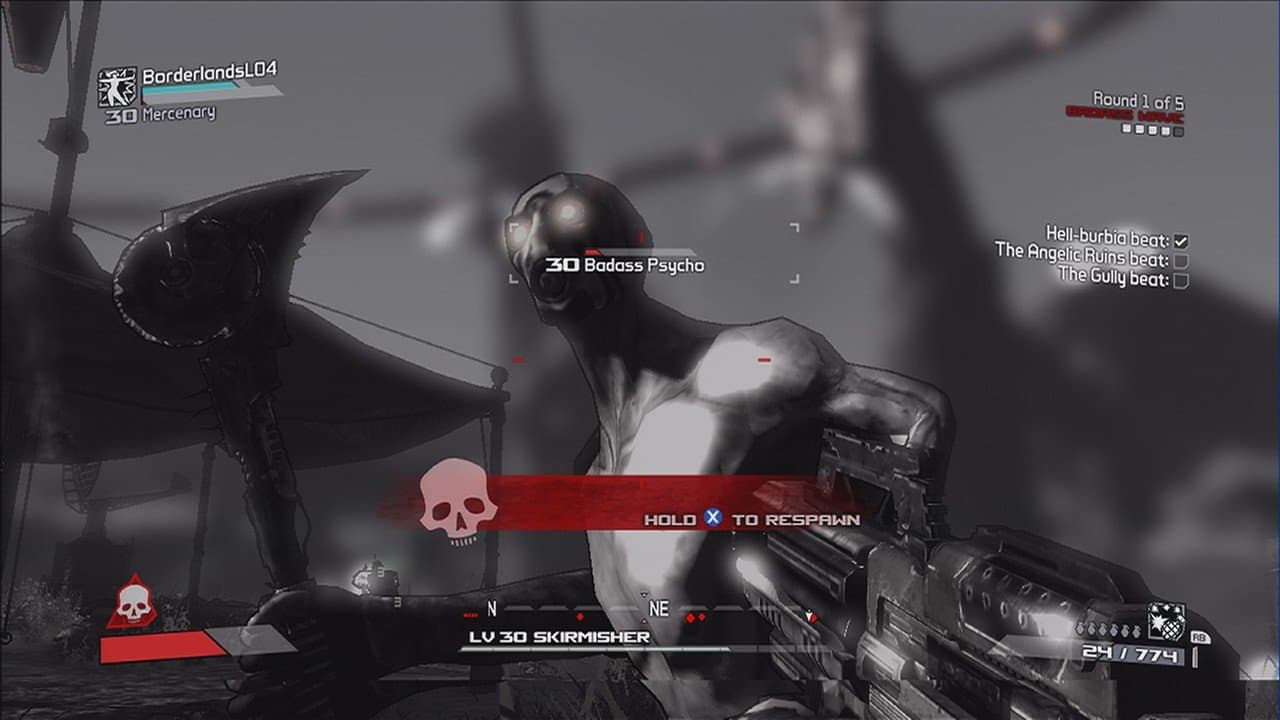
Task: Select the first grenade pip icon
Action: [1080, 629]
